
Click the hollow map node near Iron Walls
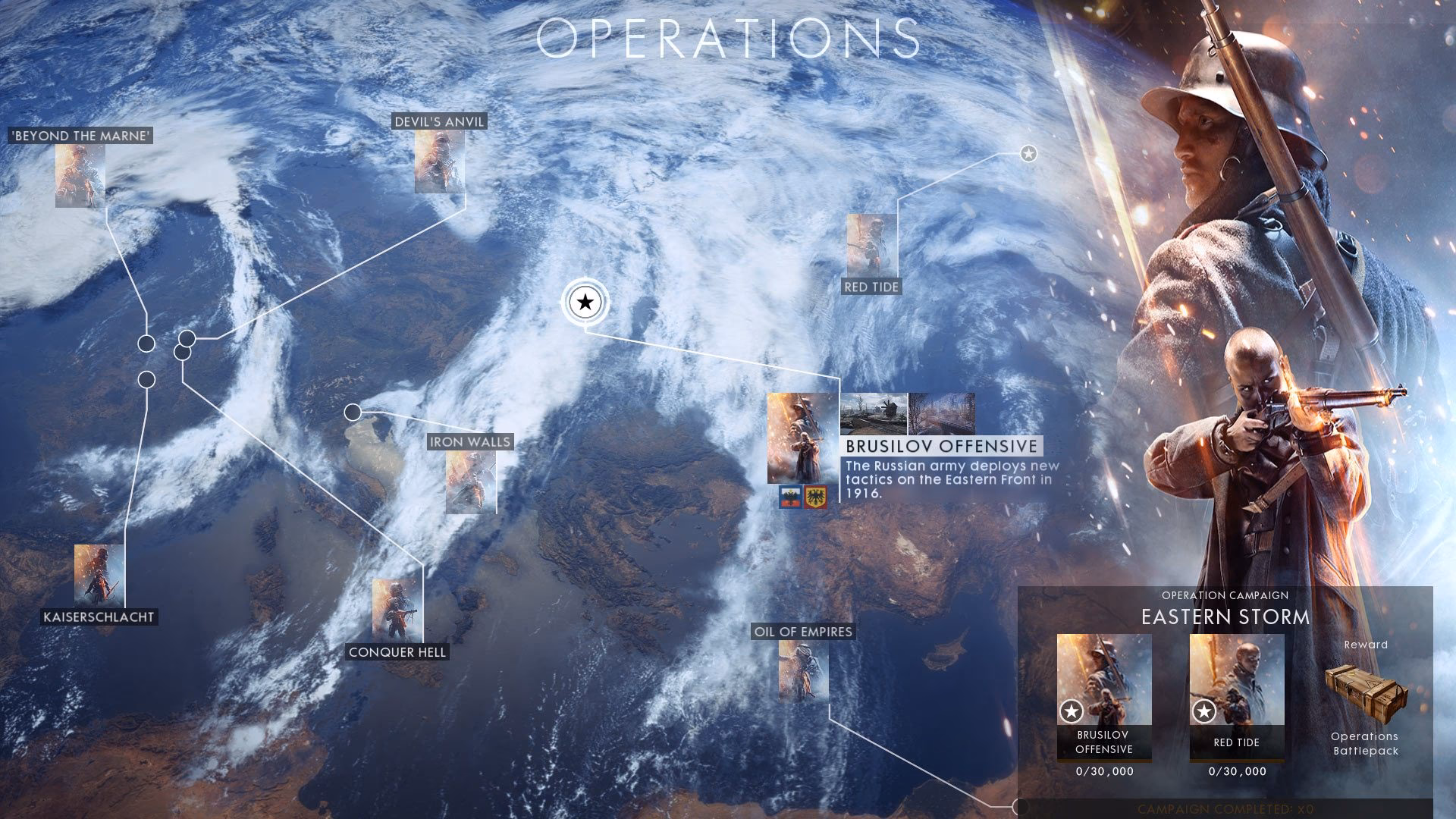(x=351, y=410)
